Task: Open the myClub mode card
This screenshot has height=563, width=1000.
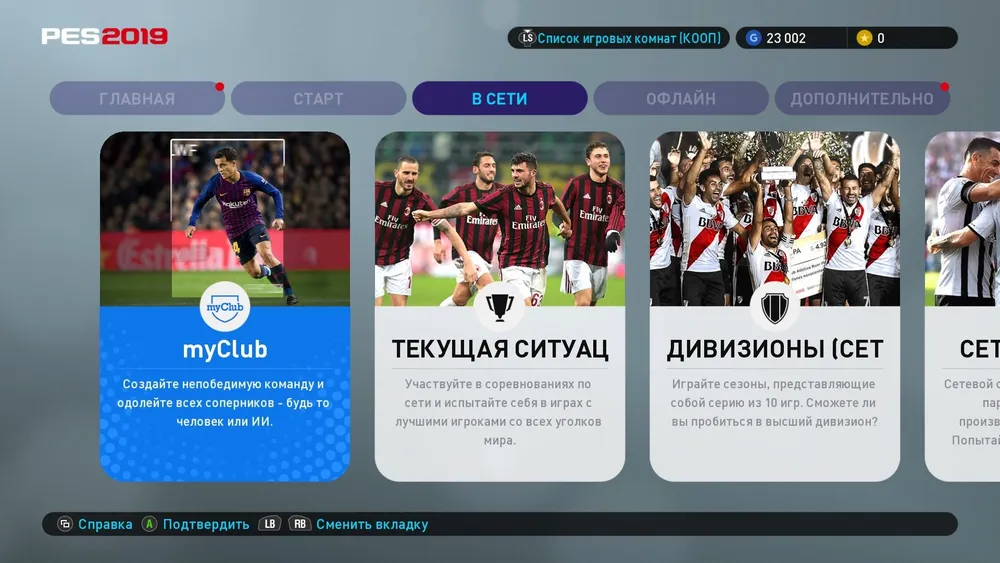Action: click(x=225, y=306)
